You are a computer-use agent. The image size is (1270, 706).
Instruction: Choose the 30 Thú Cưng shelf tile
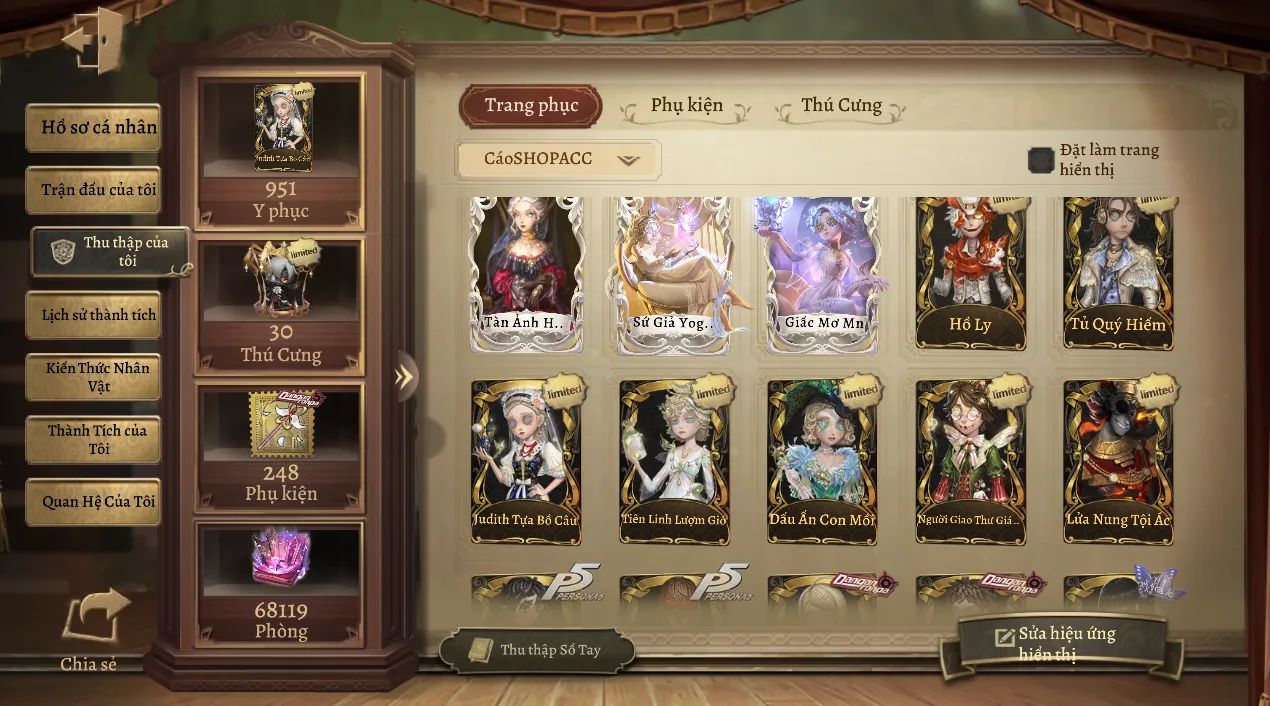[280, 304]
